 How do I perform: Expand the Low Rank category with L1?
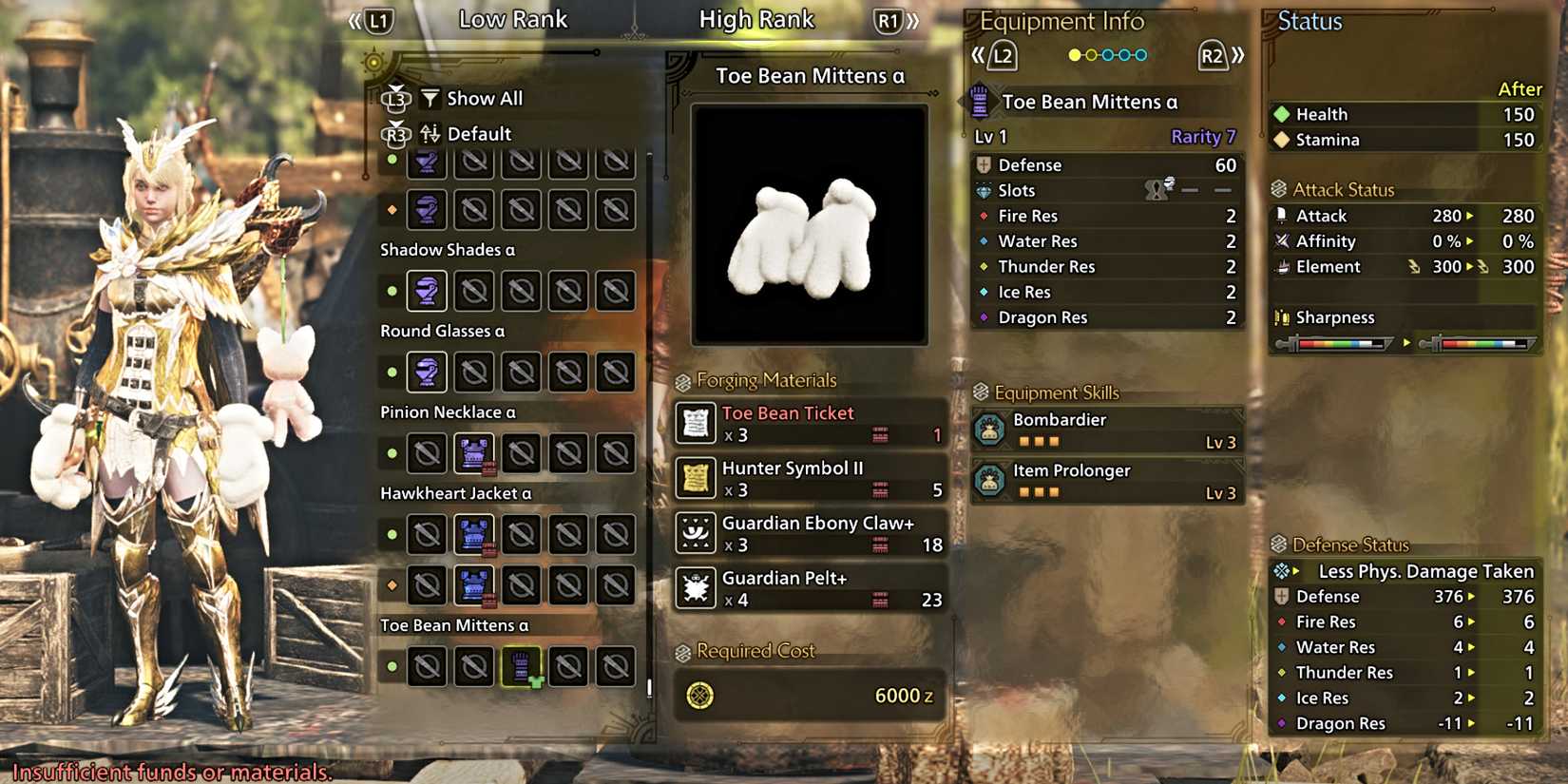(375, 19)
